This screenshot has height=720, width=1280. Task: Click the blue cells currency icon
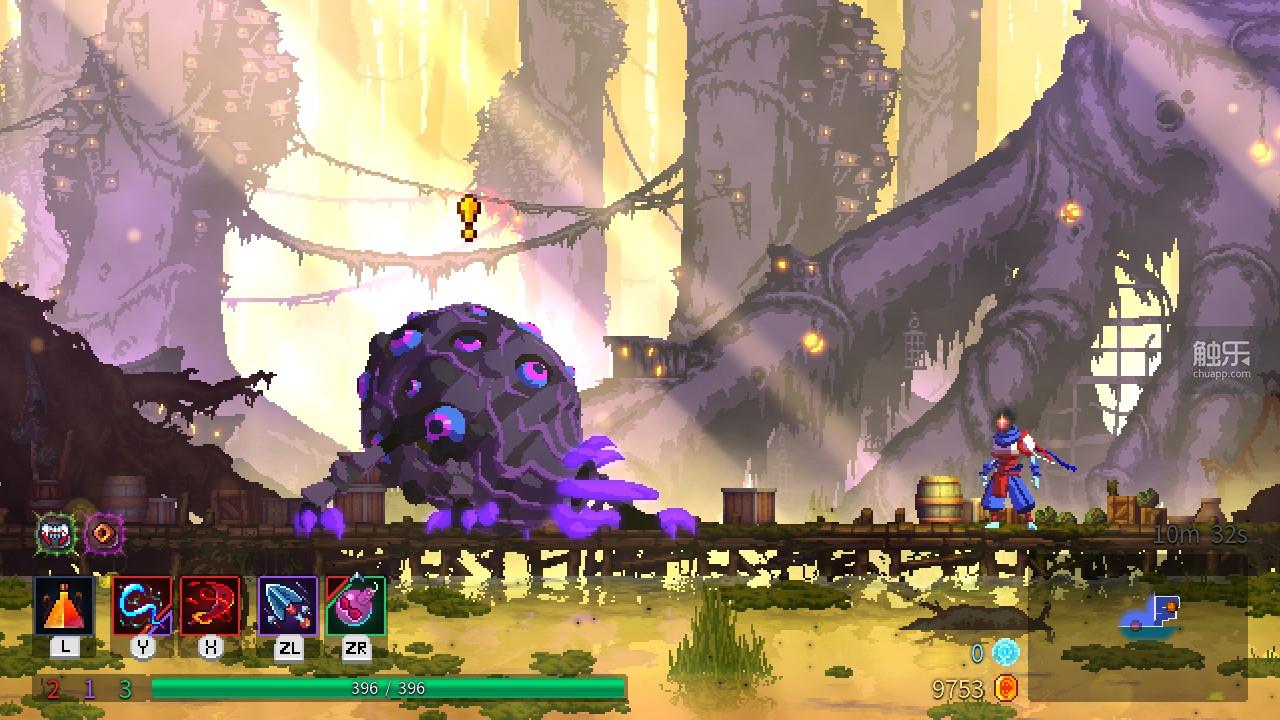pyautogui.click(x=1005, y=653)
